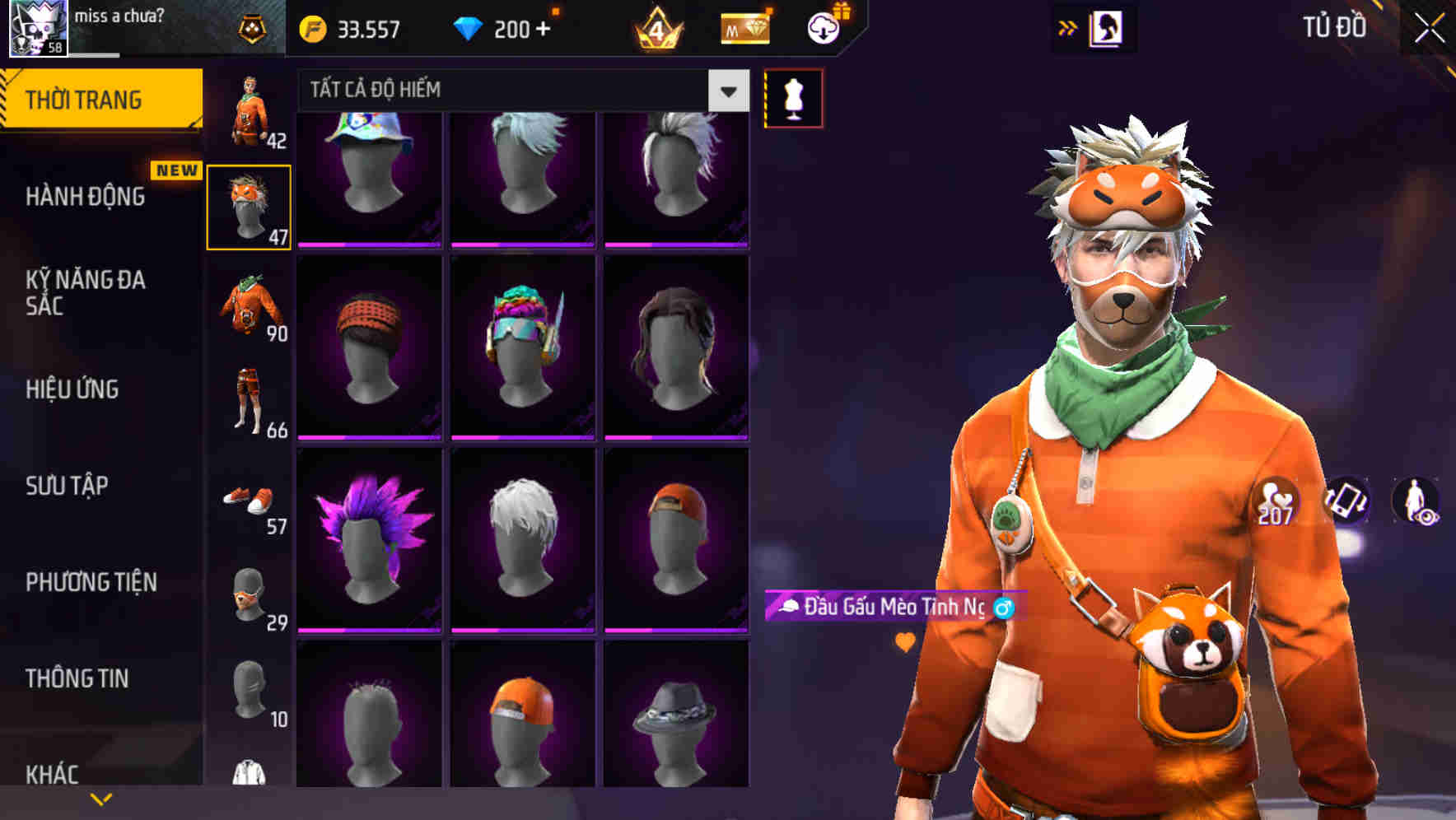The height and width of the screenshot is (820, 1456).
Task: Open the SƯU TẬP tab
Action: tap(66, 486)
